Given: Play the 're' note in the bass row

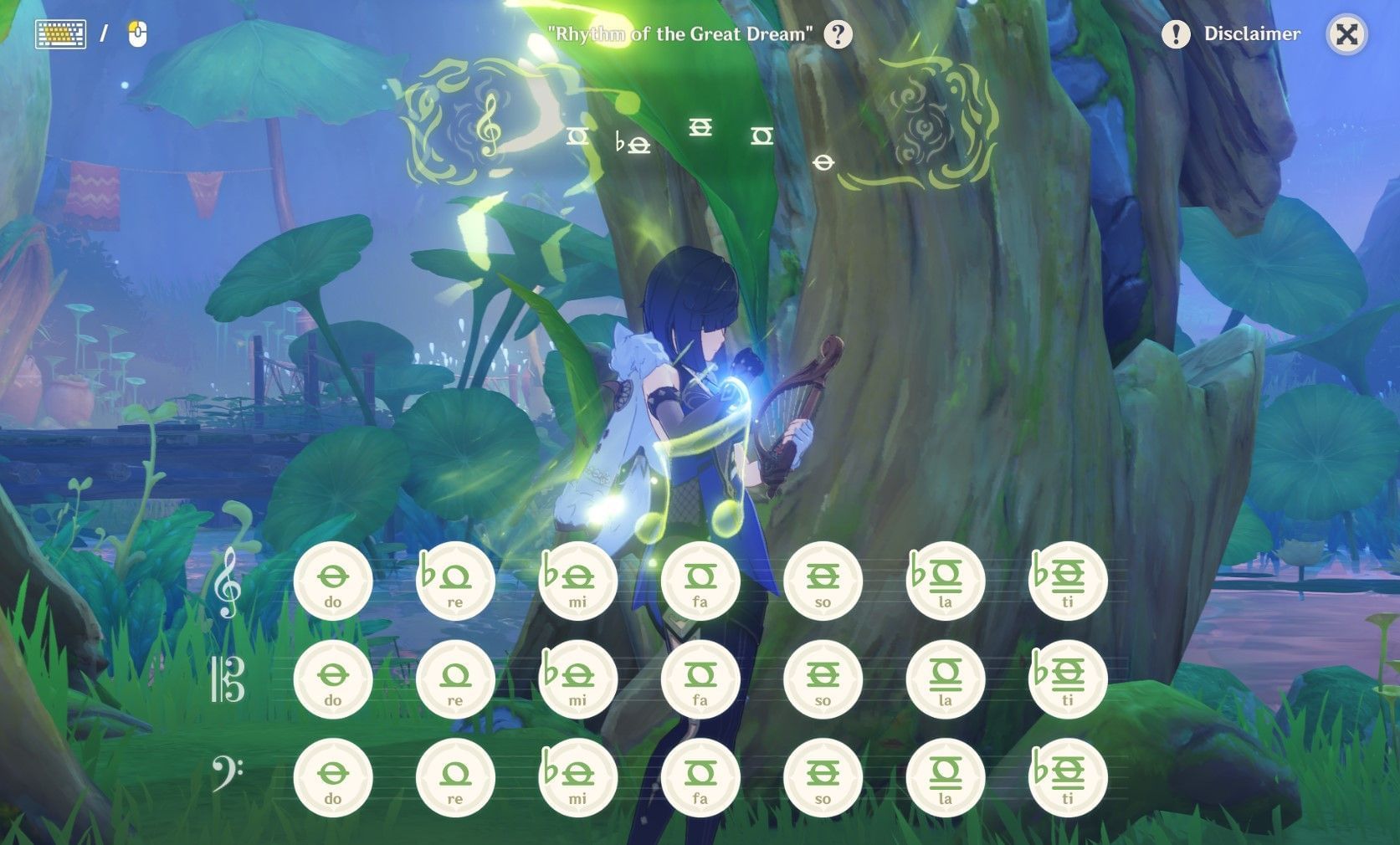Looking at the screenshot, I should click(455, 776).
